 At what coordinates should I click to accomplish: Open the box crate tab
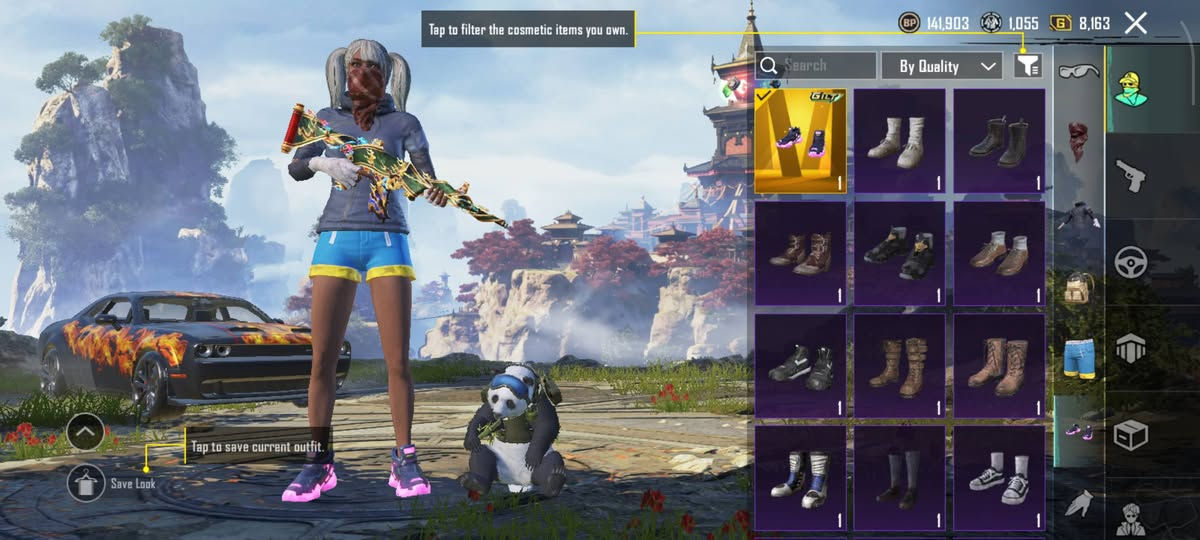(1131, 435)
